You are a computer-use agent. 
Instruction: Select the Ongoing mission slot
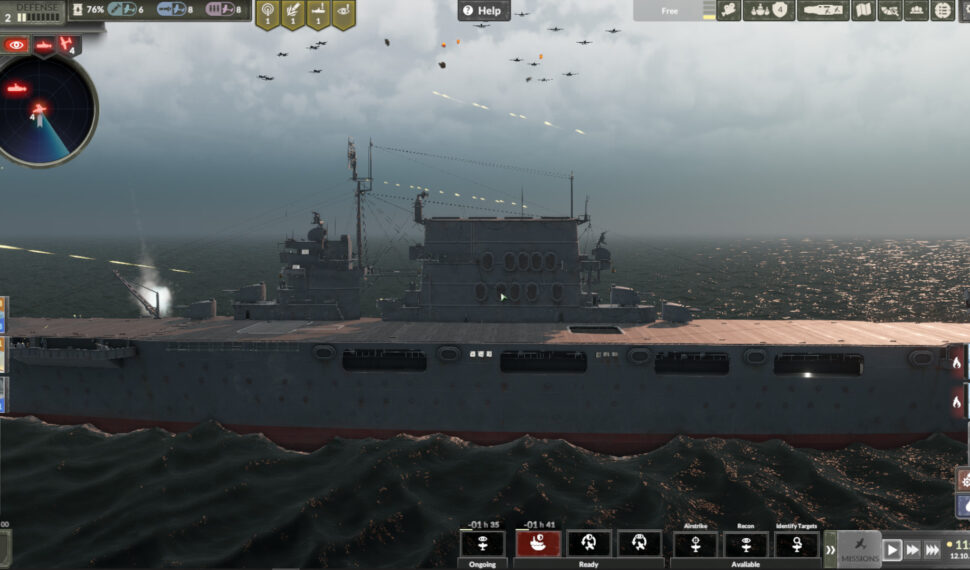pos(482,543)
